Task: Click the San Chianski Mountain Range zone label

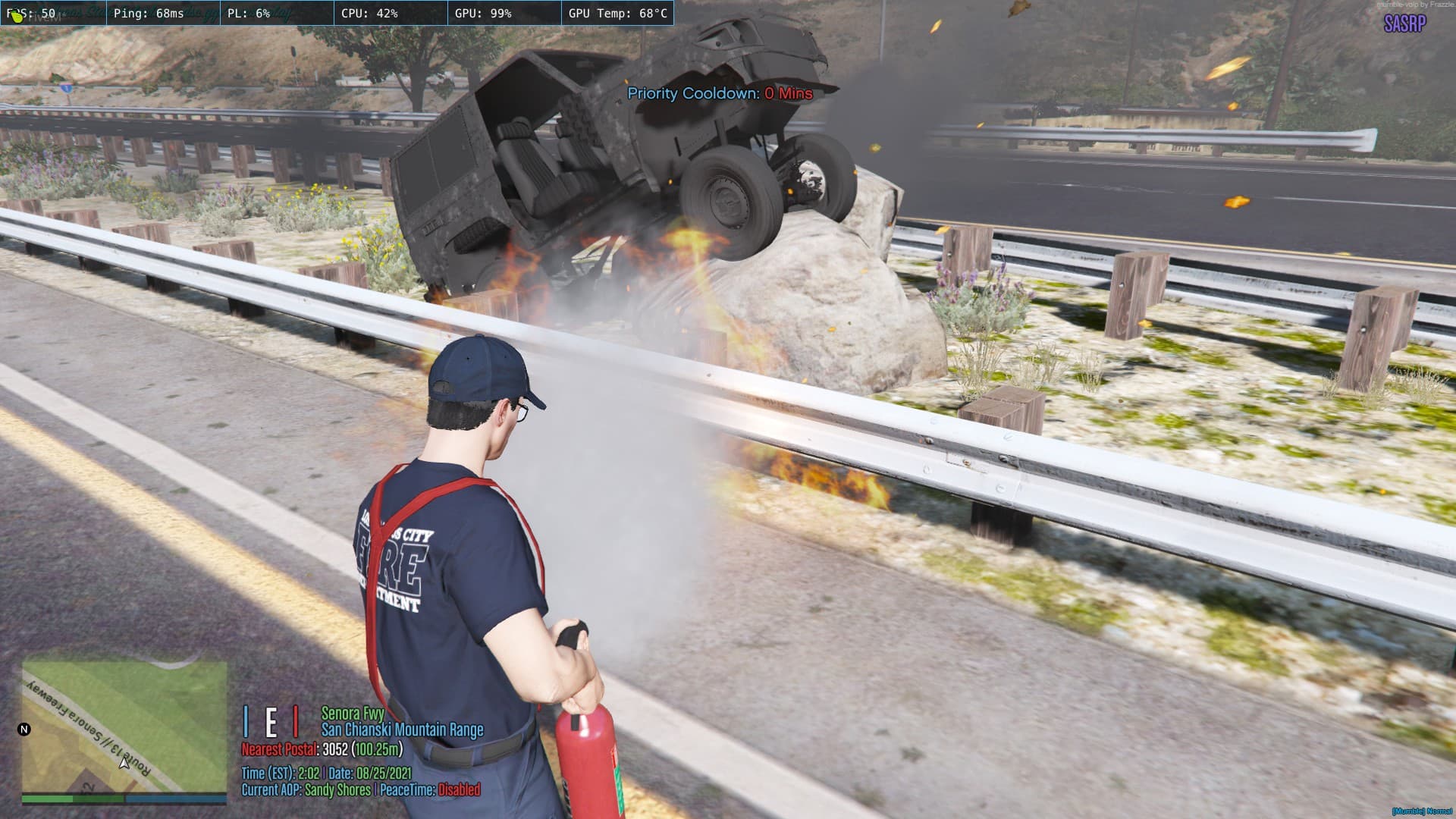Action: (403, 730)
